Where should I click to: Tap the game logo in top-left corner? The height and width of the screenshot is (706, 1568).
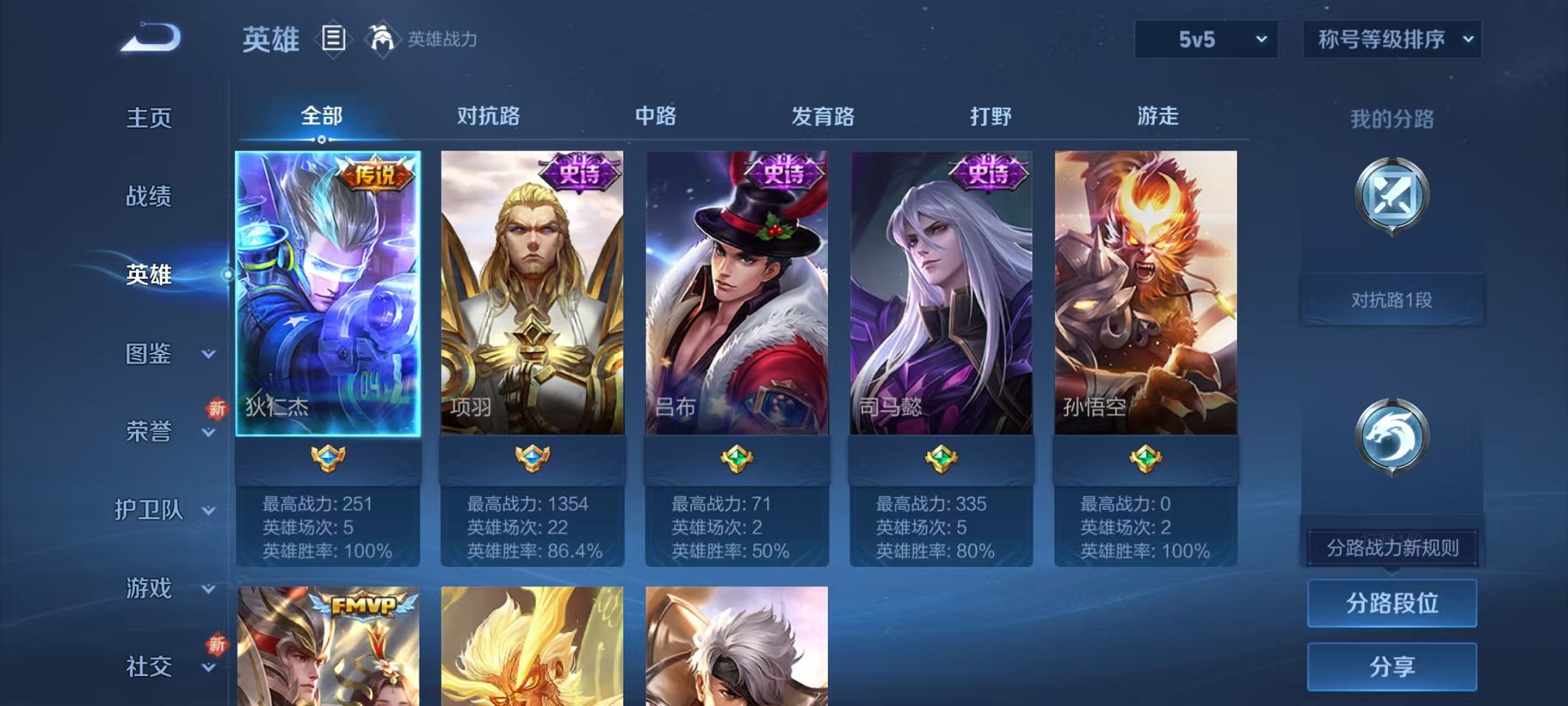point(151,37)
